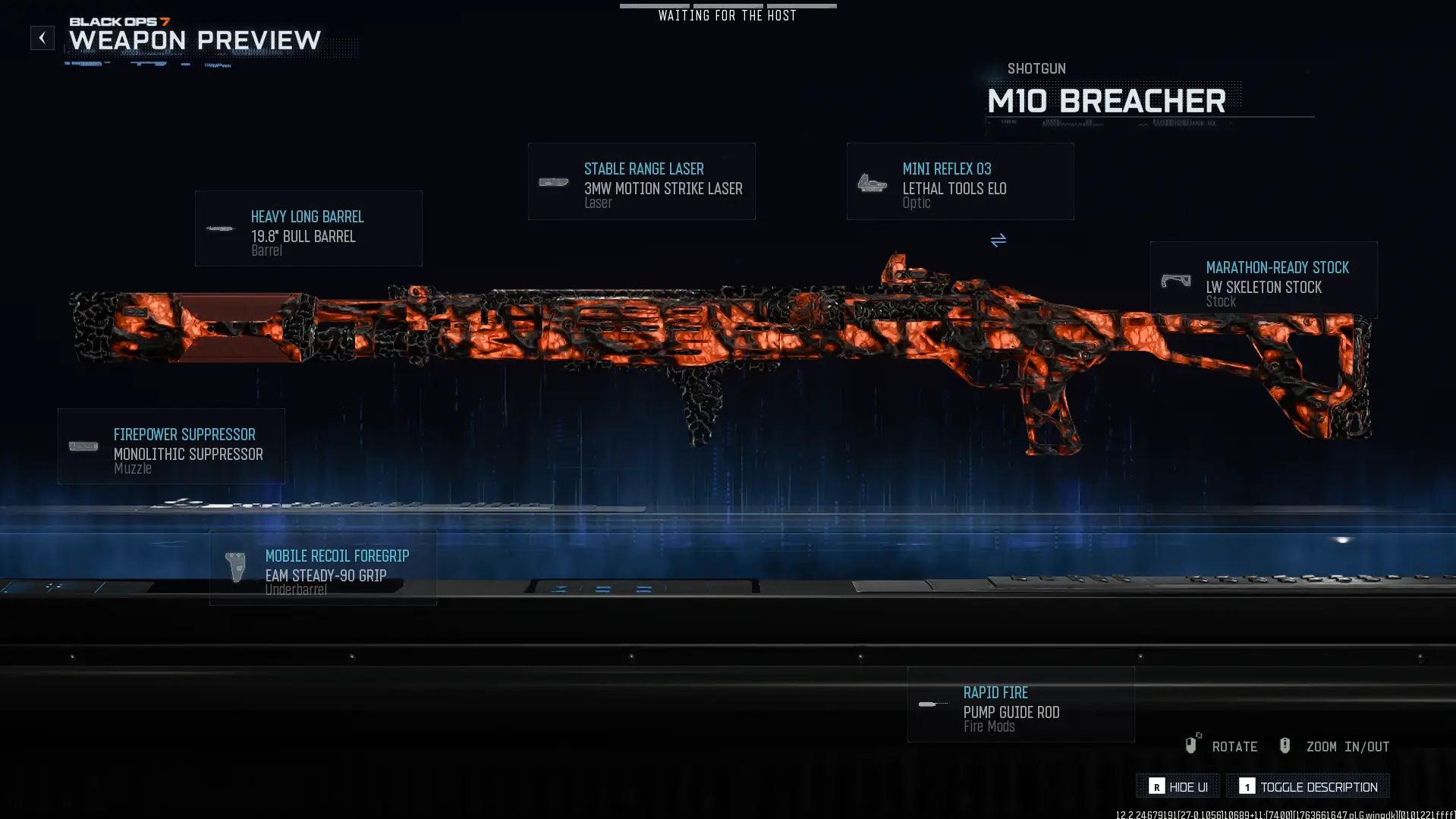Click the swap arrows icon

click(x=998, y=241)
